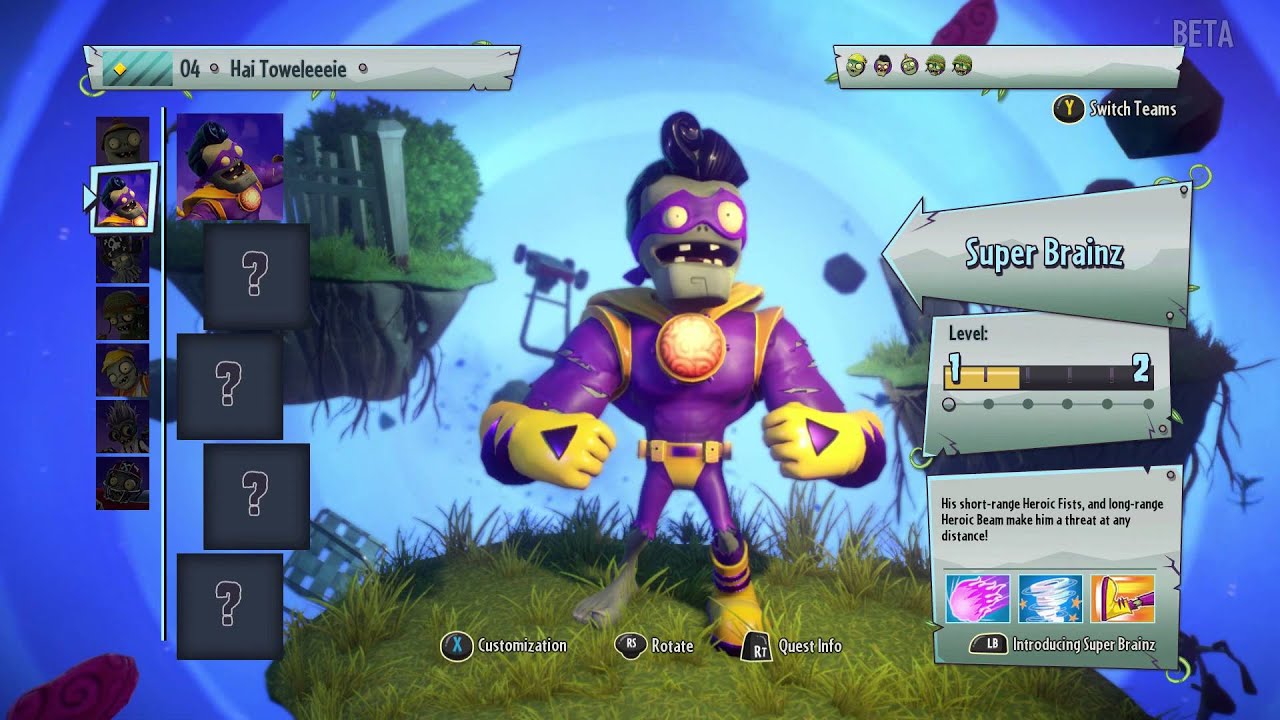Choose the yellow hardhat Engineer portrait
Viewport: 1280px width, 720px height.
tap(122, 370)
